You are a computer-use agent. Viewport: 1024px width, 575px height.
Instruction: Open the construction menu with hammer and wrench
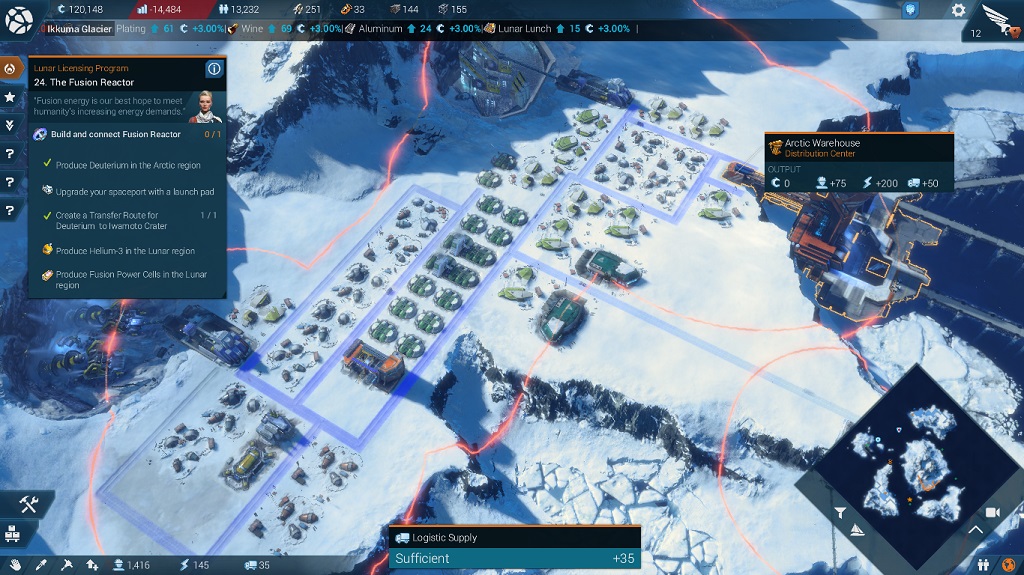(27, 505)
